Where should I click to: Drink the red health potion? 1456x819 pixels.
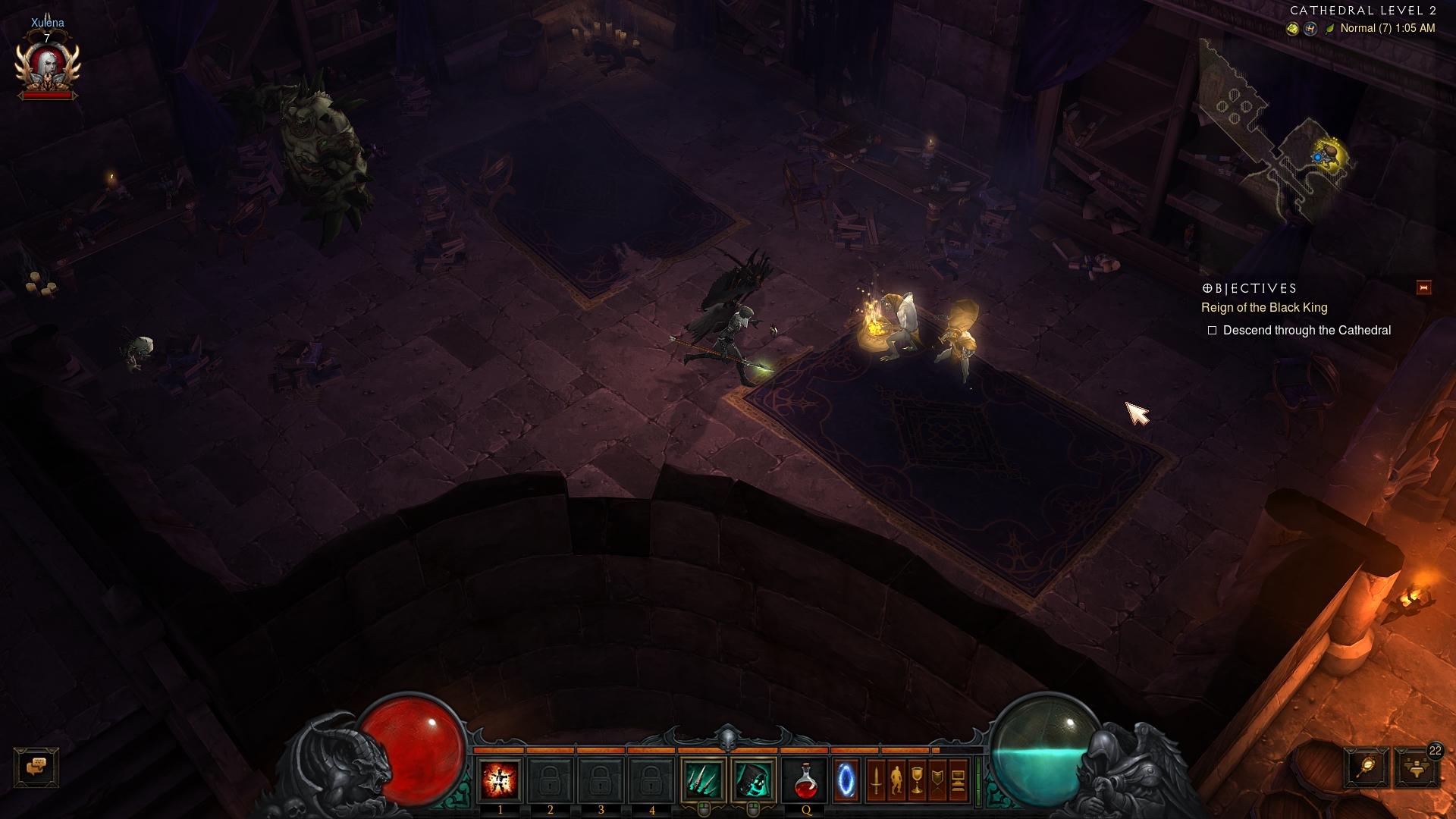click(805, 780)
